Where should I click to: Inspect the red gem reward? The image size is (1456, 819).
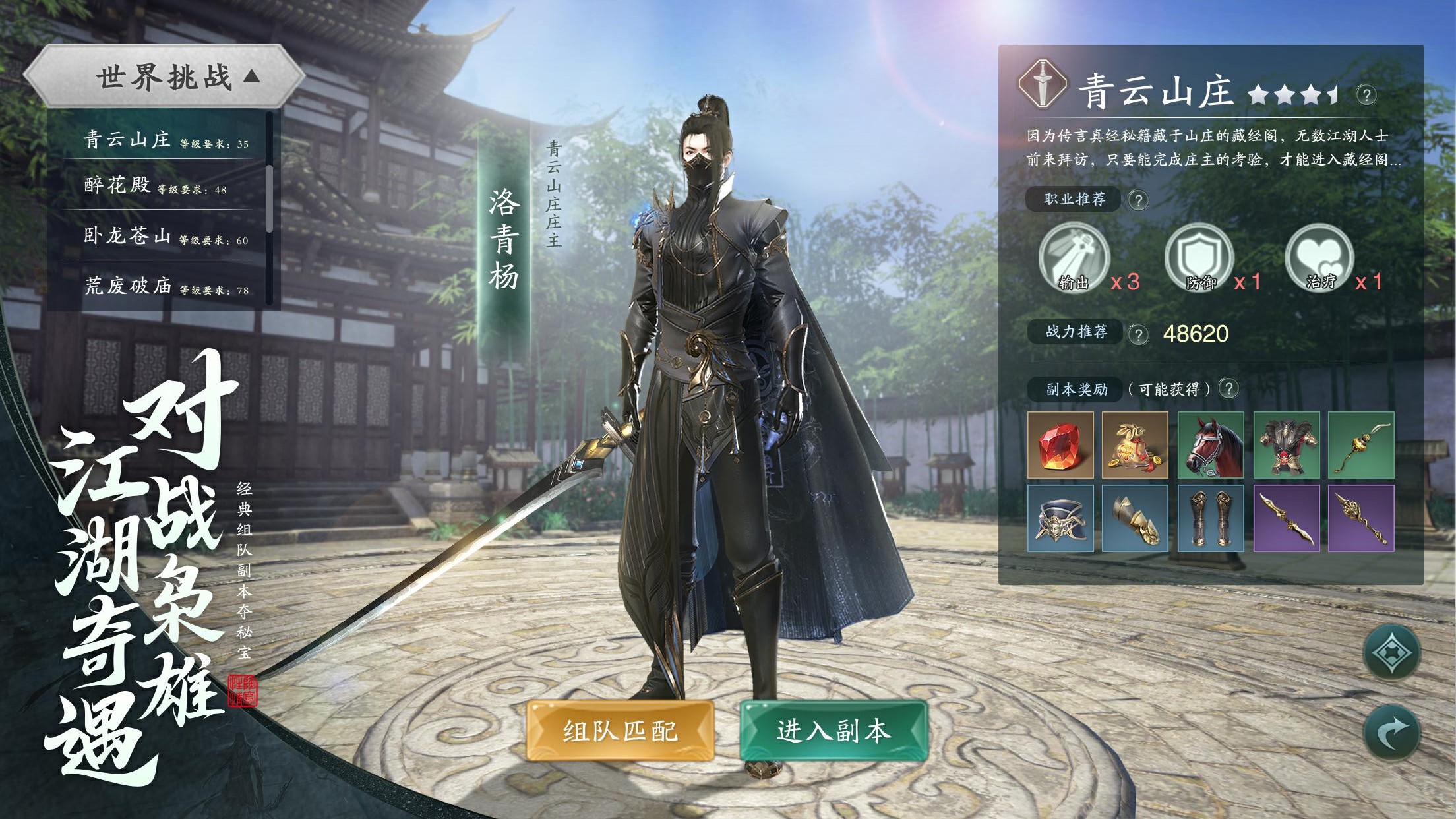click(x=1060, y=445)
